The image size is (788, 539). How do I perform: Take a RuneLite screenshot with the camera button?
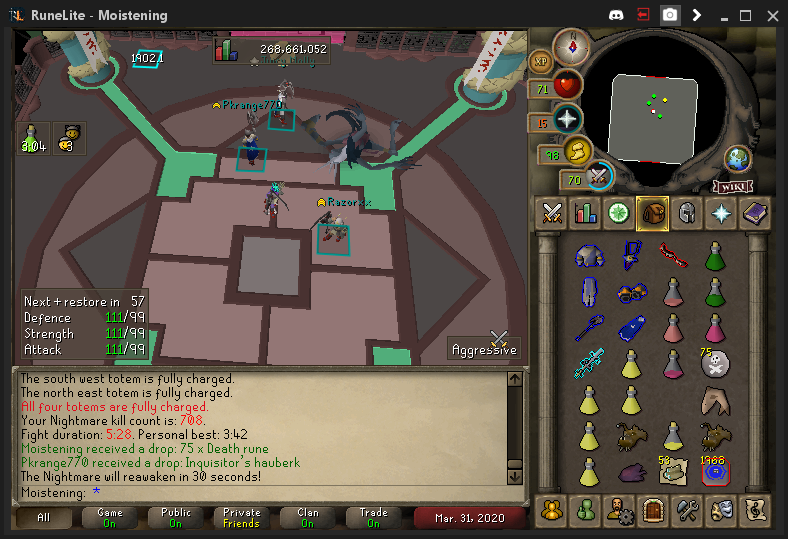coord(670,16)
